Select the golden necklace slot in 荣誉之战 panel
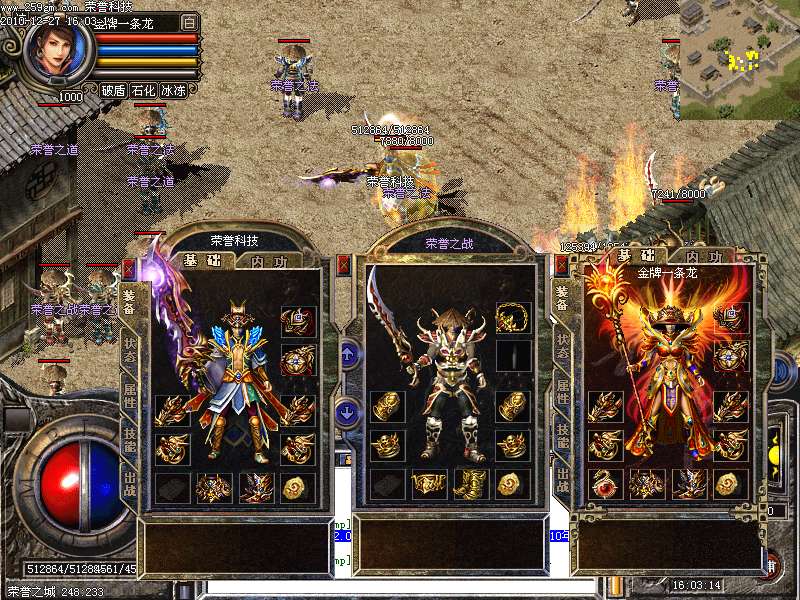This screenshot has width=800, height=600. click(x=513, y=318)
